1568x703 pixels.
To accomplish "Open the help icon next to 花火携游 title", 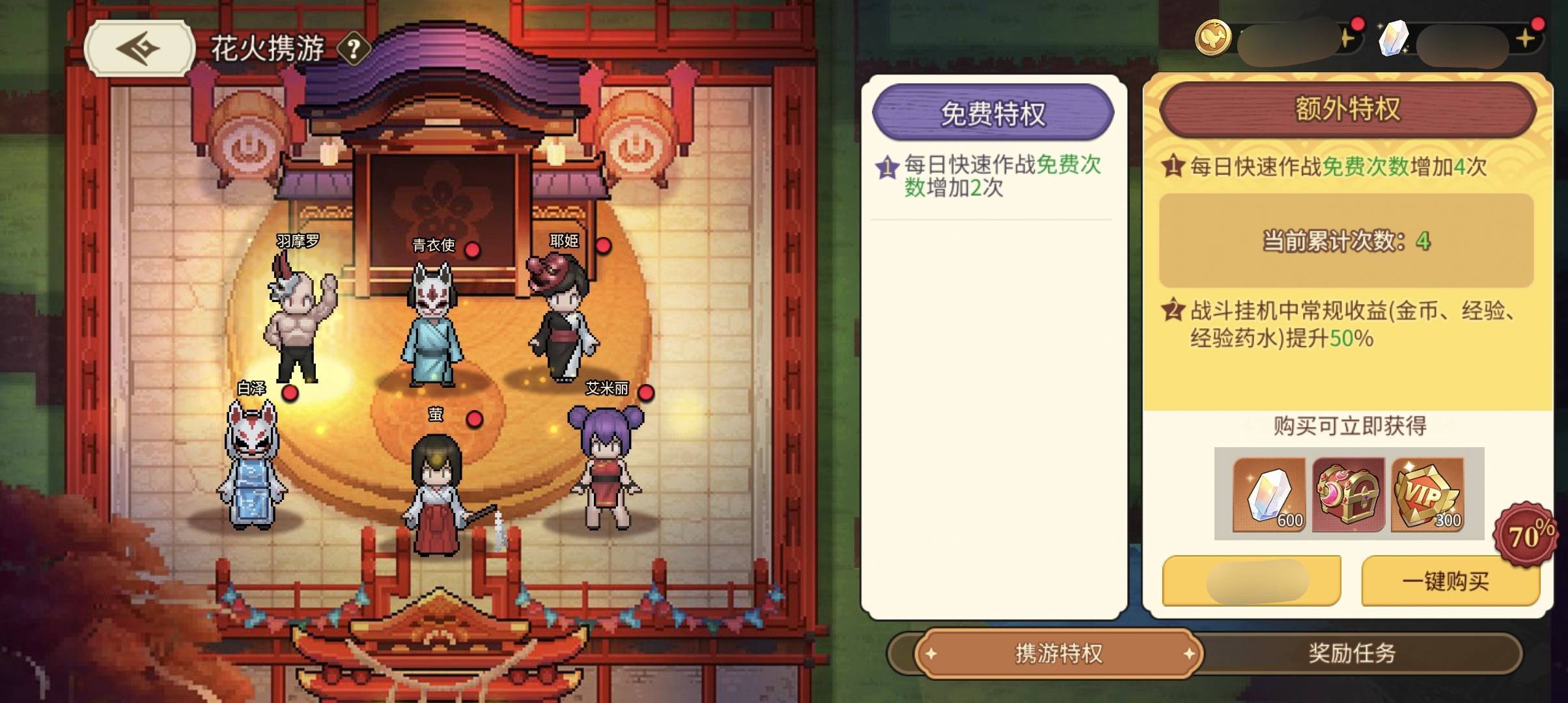I will pyautogui.click(x=351, y=49).
